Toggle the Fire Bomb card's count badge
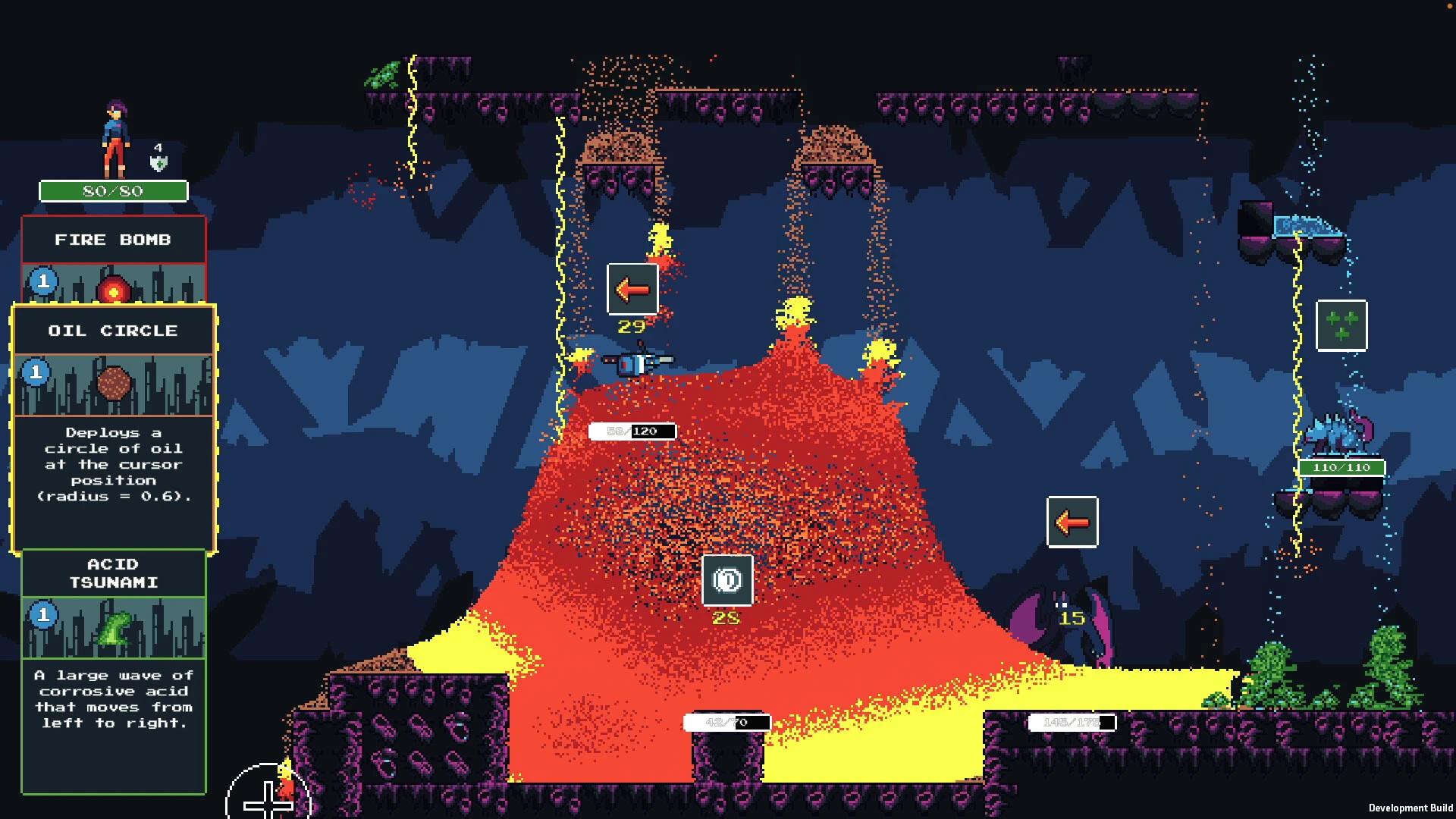1456x819 pixels. [43, 281]
